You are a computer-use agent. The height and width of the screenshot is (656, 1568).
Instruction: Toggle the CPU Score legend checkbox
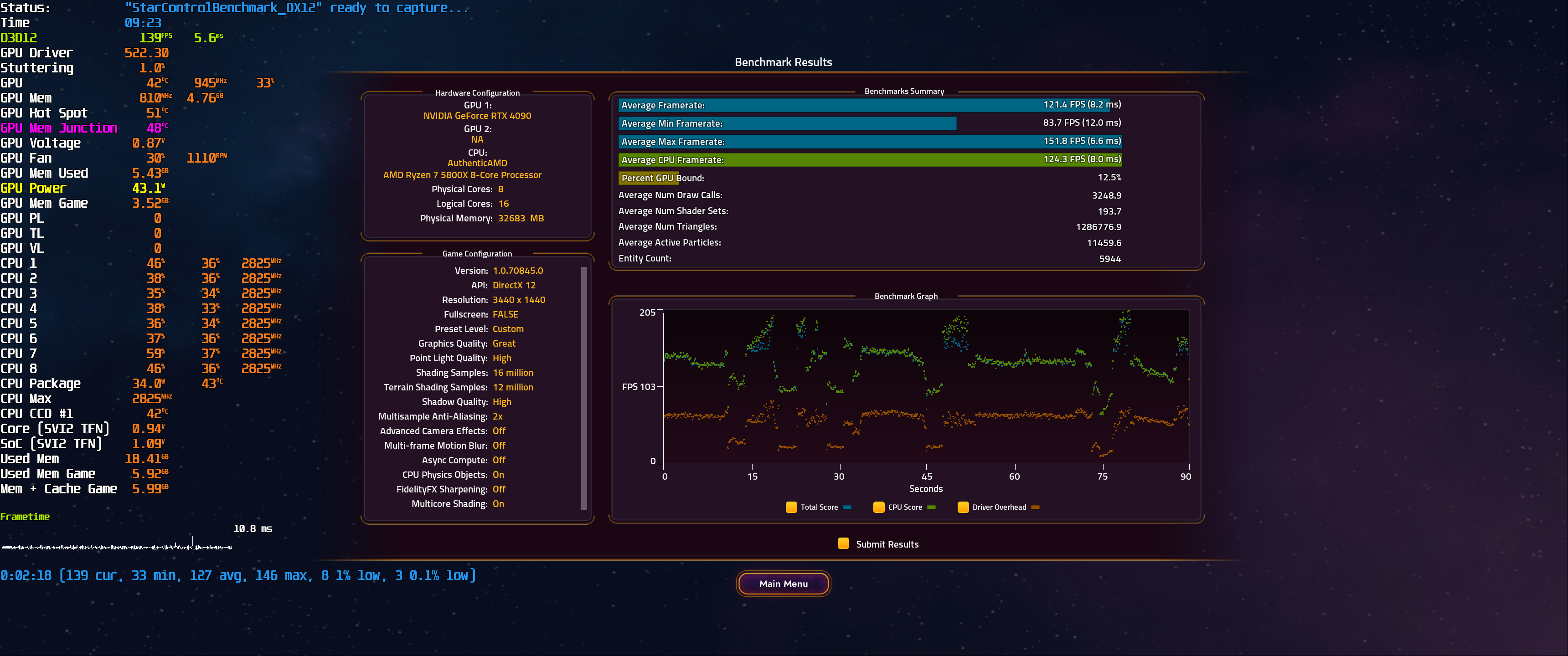point(879,507)
